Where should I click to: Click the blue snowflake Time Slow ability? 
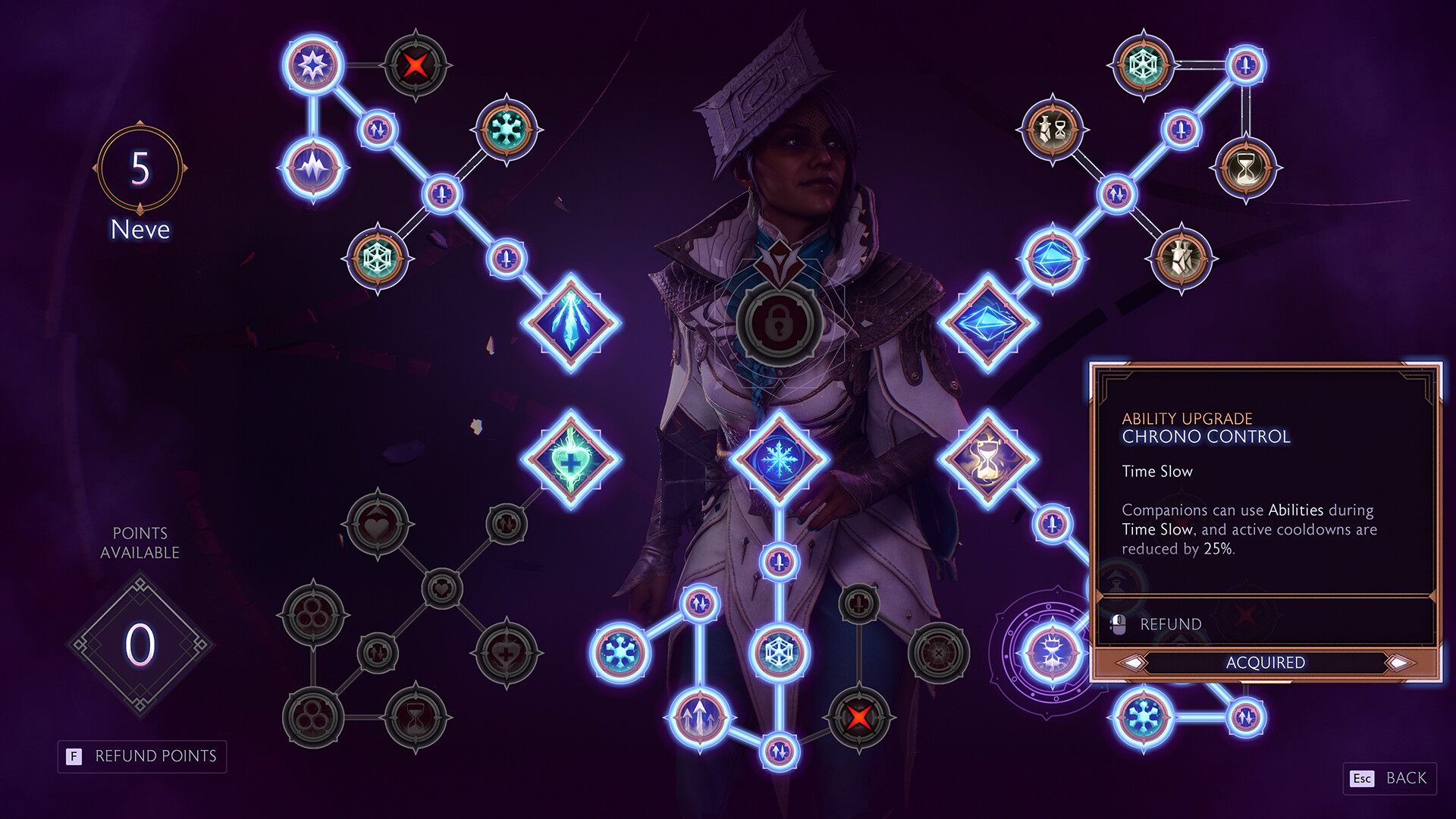781,459
